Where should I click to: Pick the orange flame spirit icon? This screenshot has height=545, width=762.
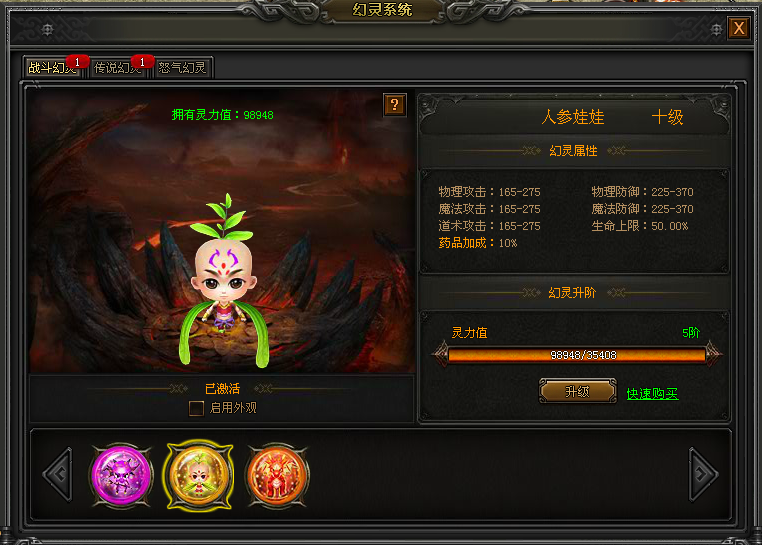point(277,472)
